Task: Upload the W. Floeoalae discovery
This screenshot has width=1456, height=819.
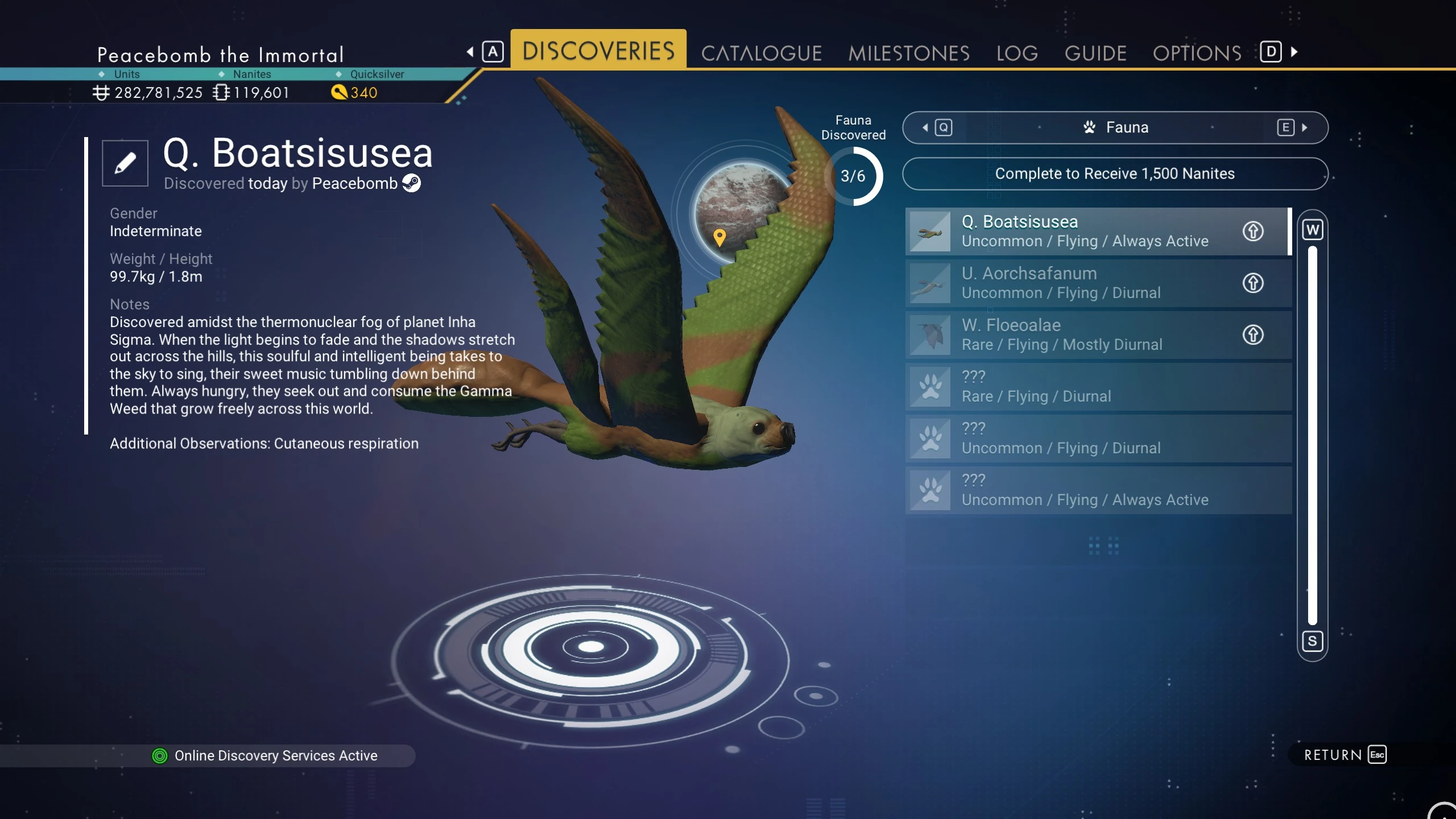Action: pyautogui.click(x=1252, y=334)
